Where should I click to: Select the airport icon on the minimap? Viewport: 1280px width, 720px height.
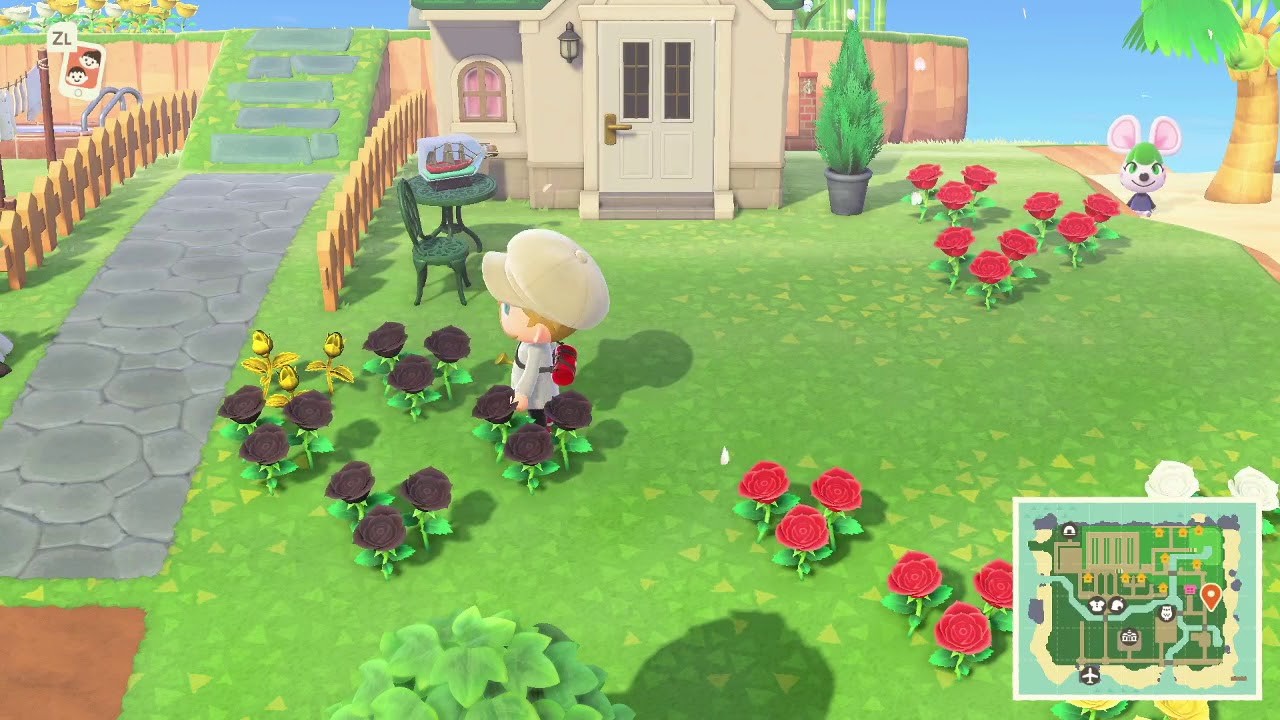[x=1088, y=674]
